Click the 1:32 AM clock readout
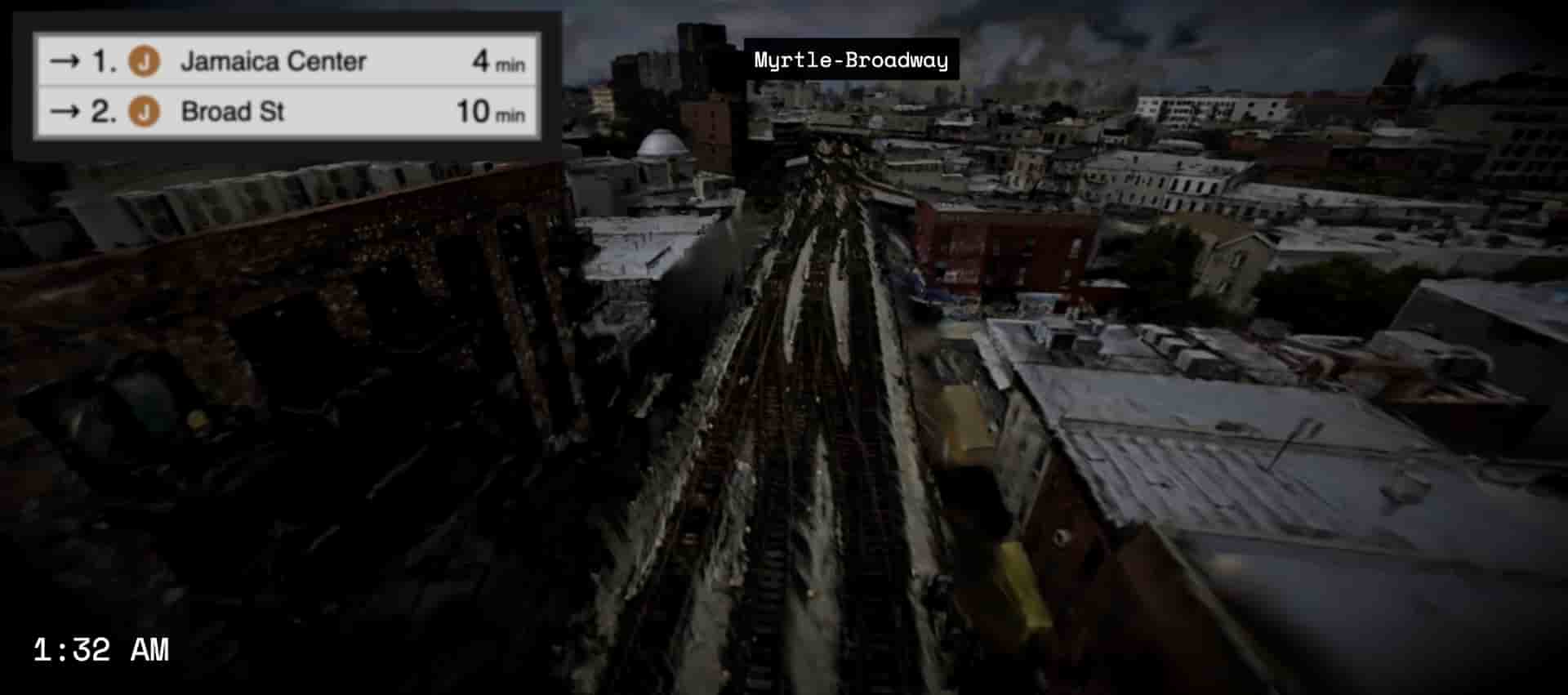Screen dimensions: 1568x695 [x=102, y=650]
